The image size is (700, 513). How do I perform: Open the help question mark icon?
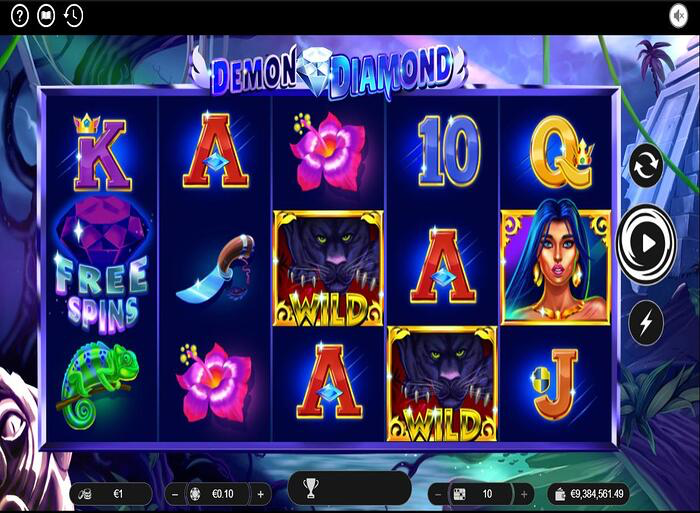point(19,15)
